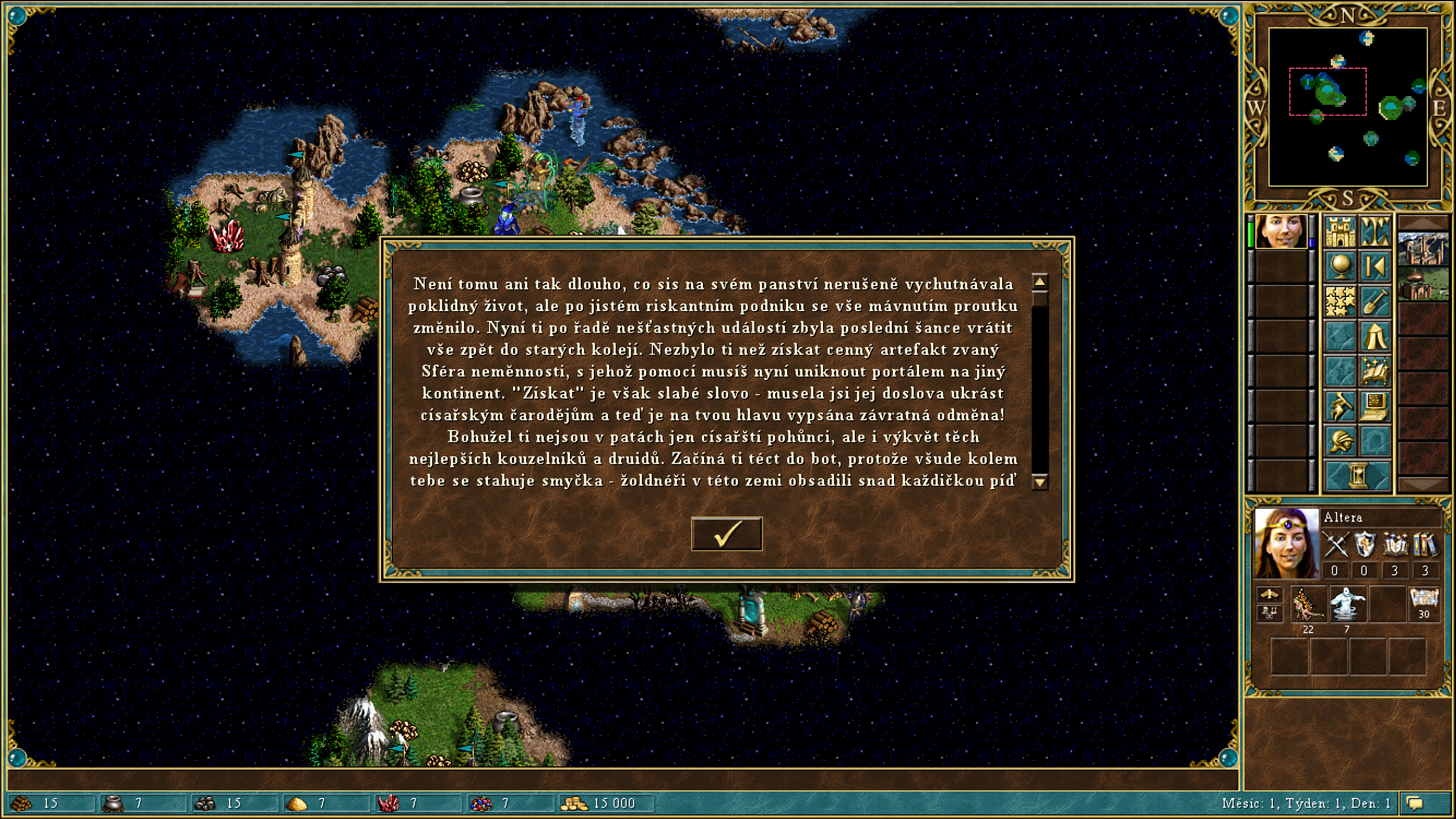Select next hero with the helmet button
The height and width of the screenshot is (819, 1456).
pos(1340,441)
